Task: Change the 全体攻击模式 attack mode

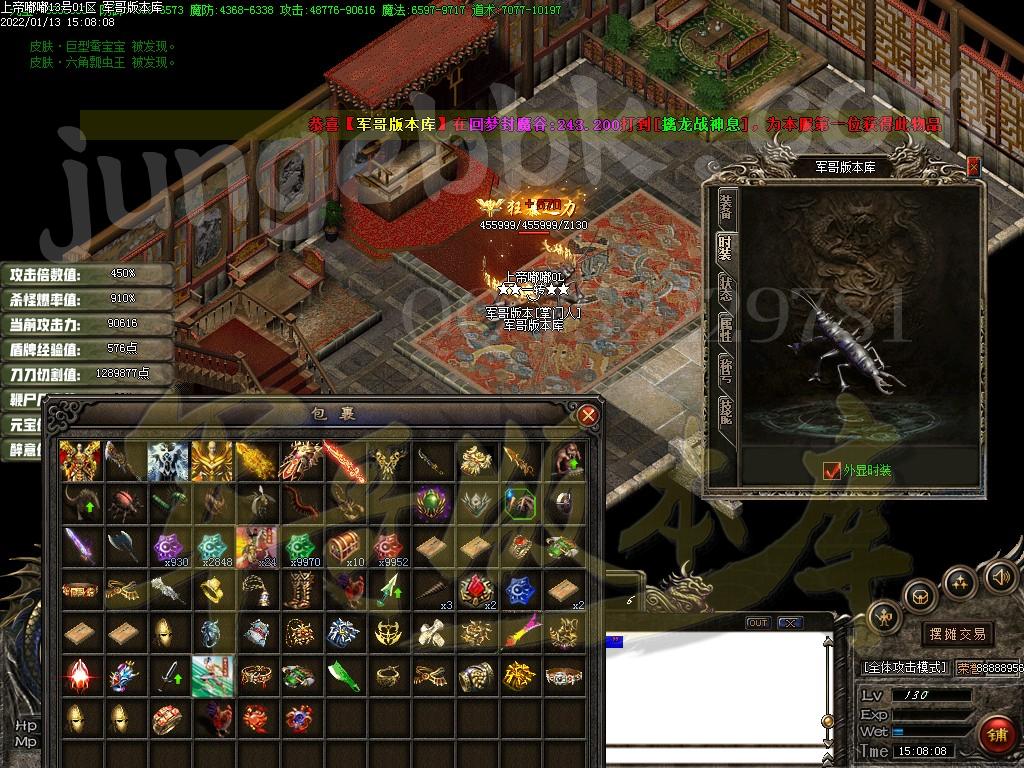Action: click(904, 667)
